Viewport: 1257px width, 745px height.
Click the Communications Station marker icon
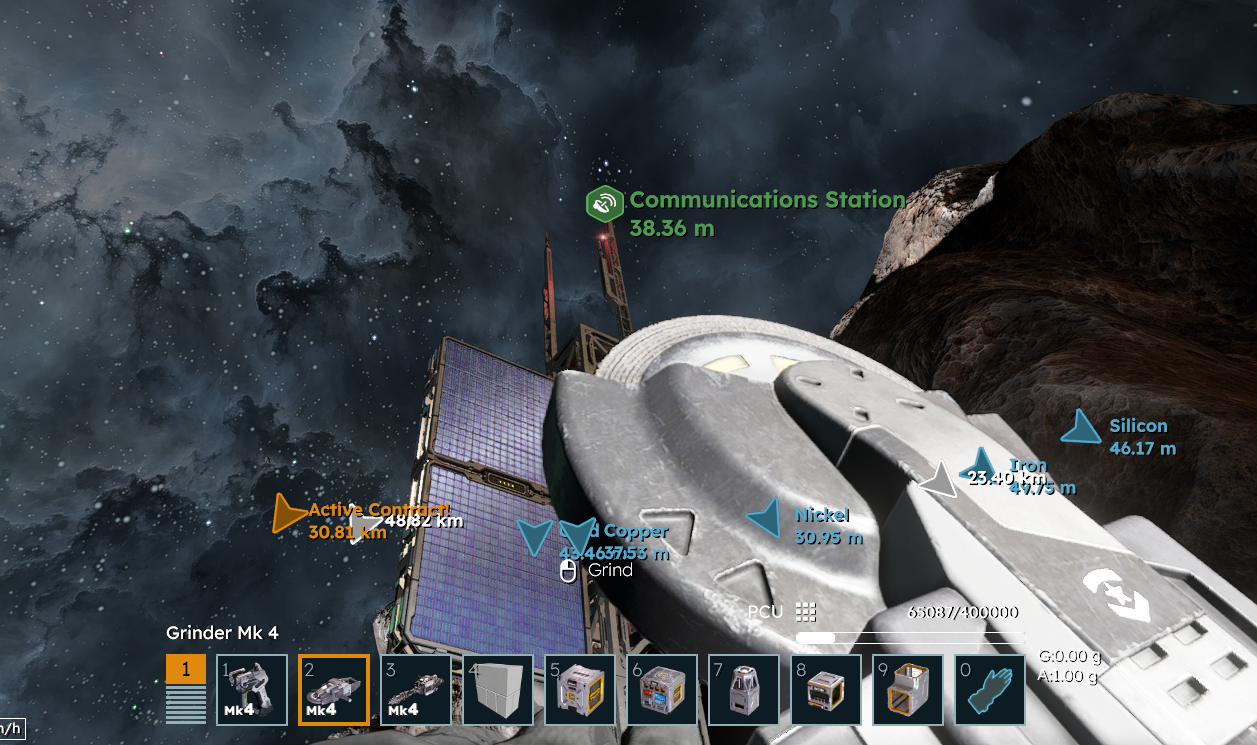click(603, 204)
